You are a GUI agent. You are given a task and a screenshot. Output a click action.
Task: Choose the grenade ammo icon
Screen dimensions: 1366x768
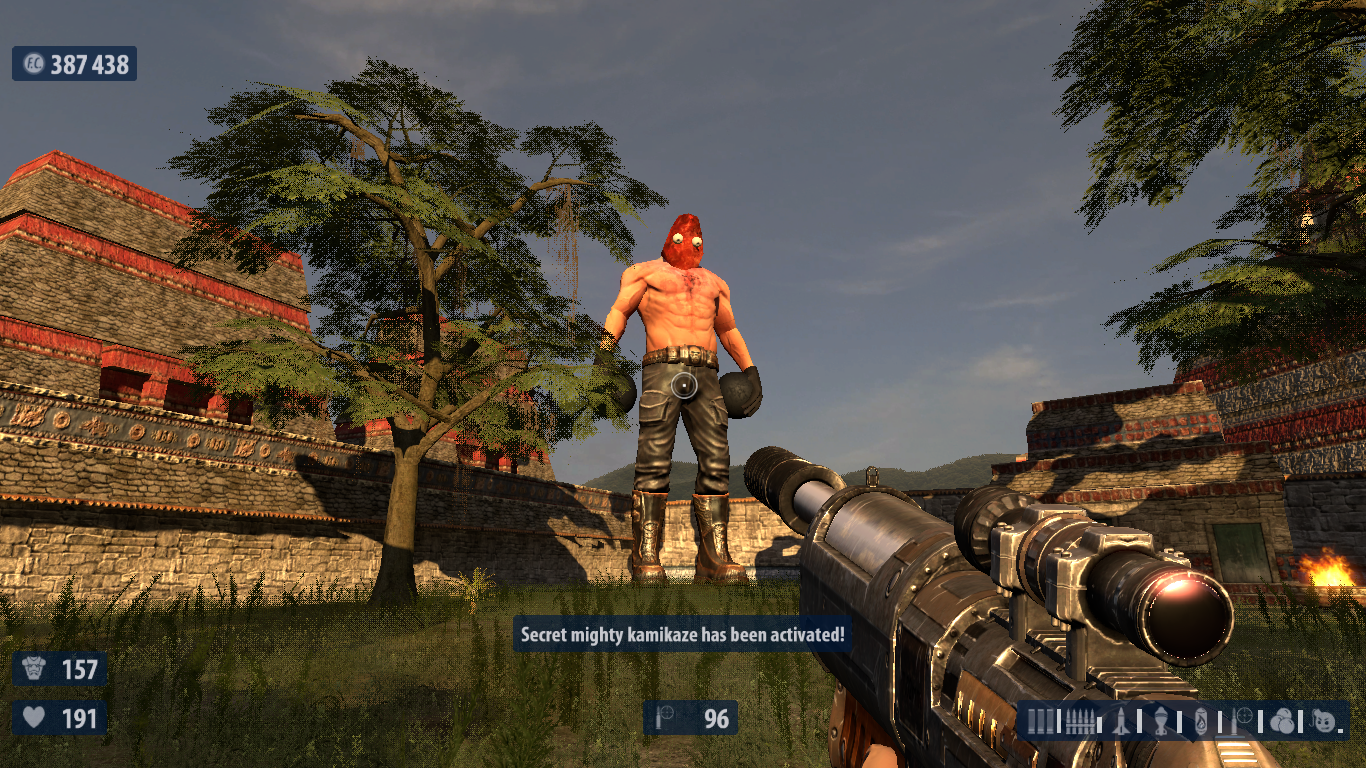click(1161, 721)
